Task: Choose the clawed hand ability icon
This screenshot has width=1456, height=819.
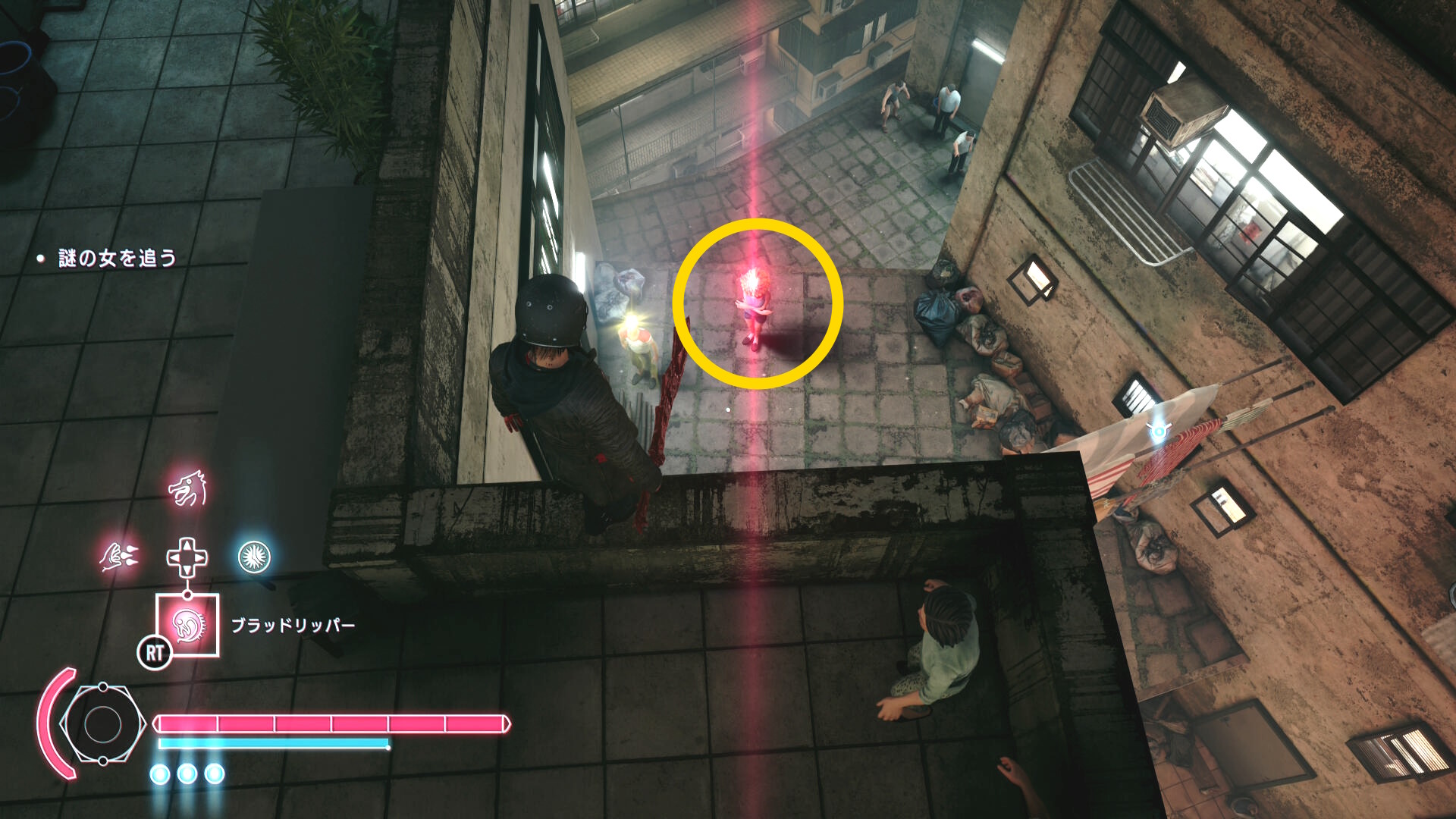Action: point(120,557)
